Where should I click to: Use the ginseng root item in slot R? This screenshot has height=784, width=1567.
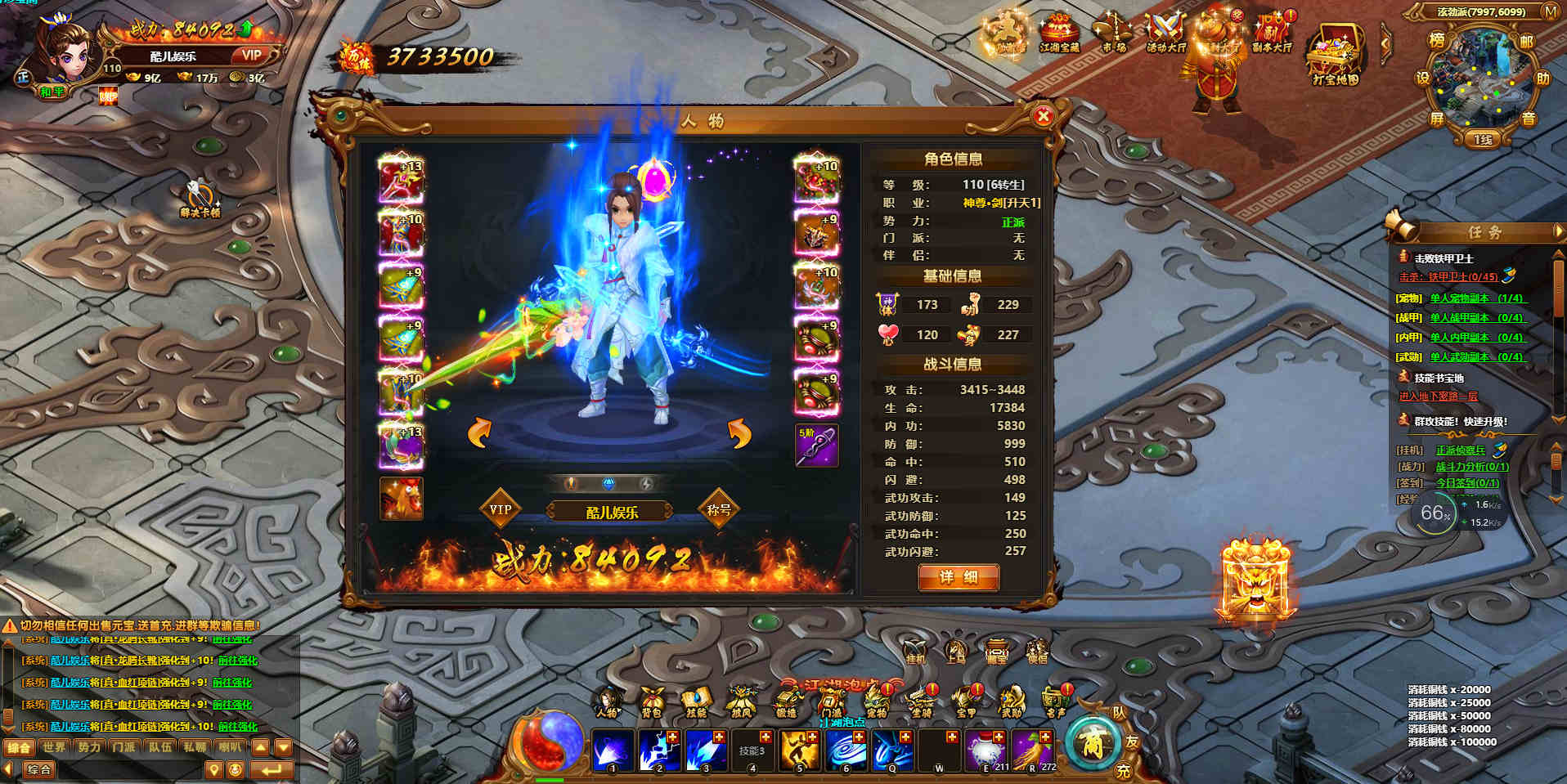click(x=1032, y=750)
